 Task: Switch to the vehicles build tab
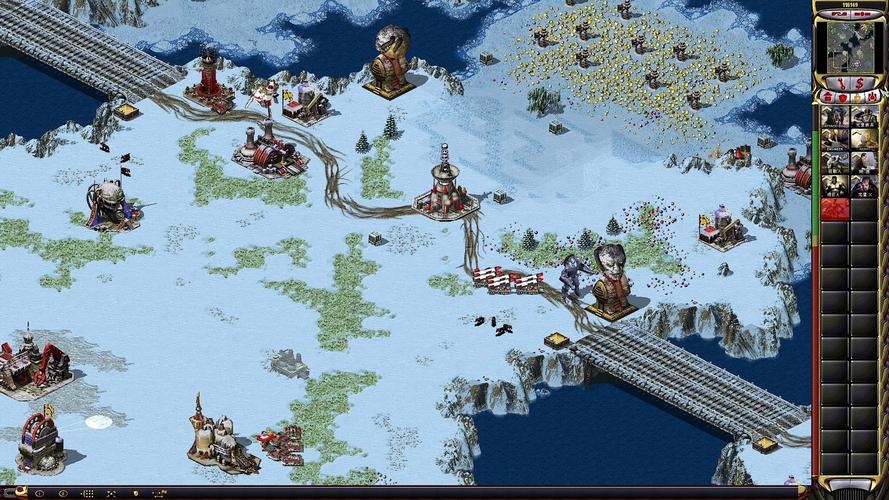click(x=873, y=97)
